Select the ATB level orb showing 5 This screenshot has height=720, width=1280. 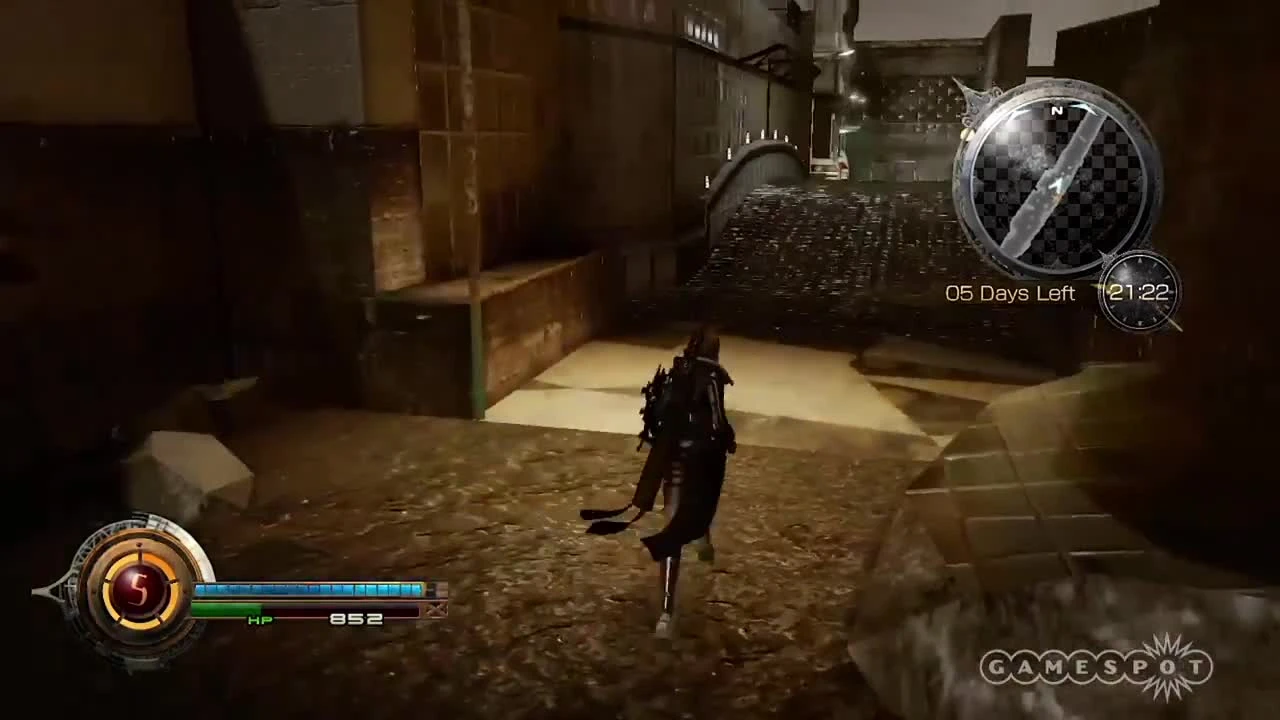point(140,592)
